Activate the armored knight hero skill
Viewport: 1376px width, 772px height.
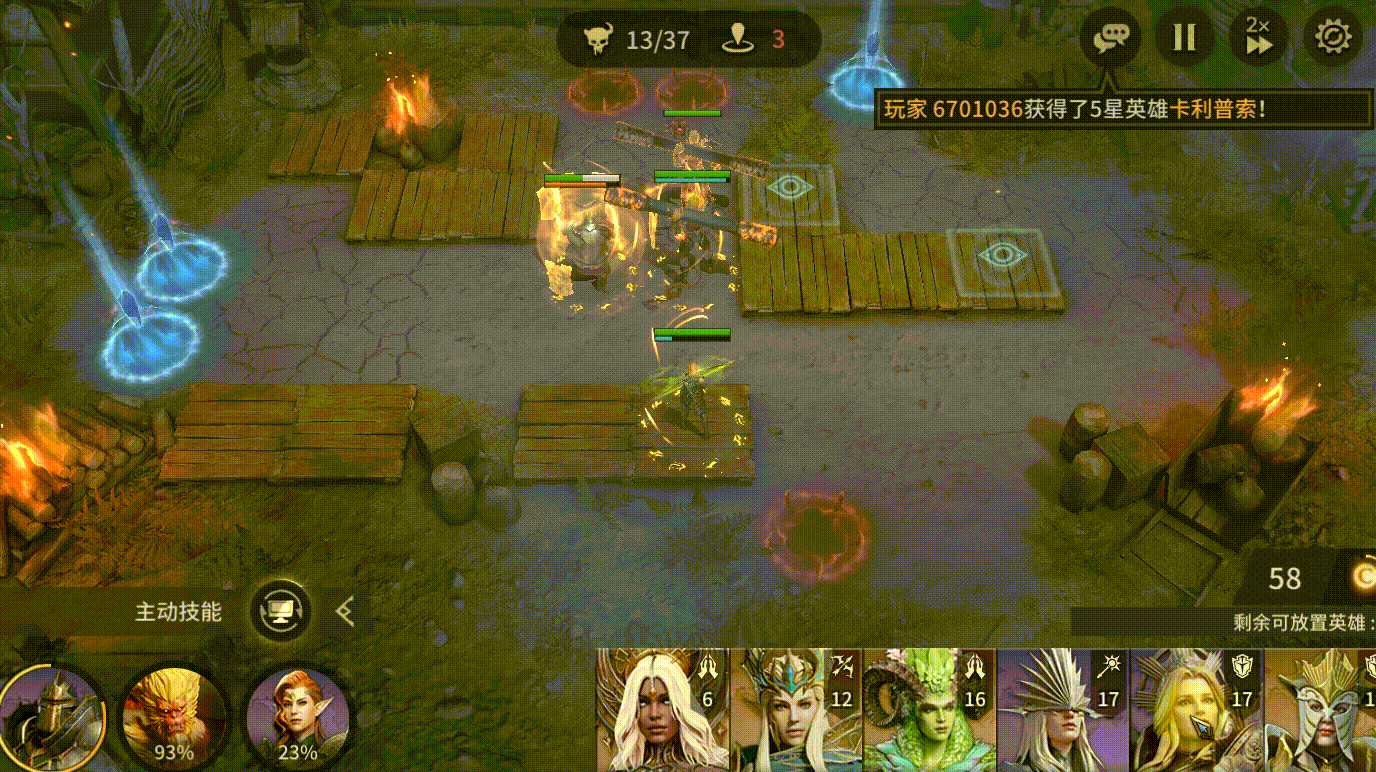52,716
